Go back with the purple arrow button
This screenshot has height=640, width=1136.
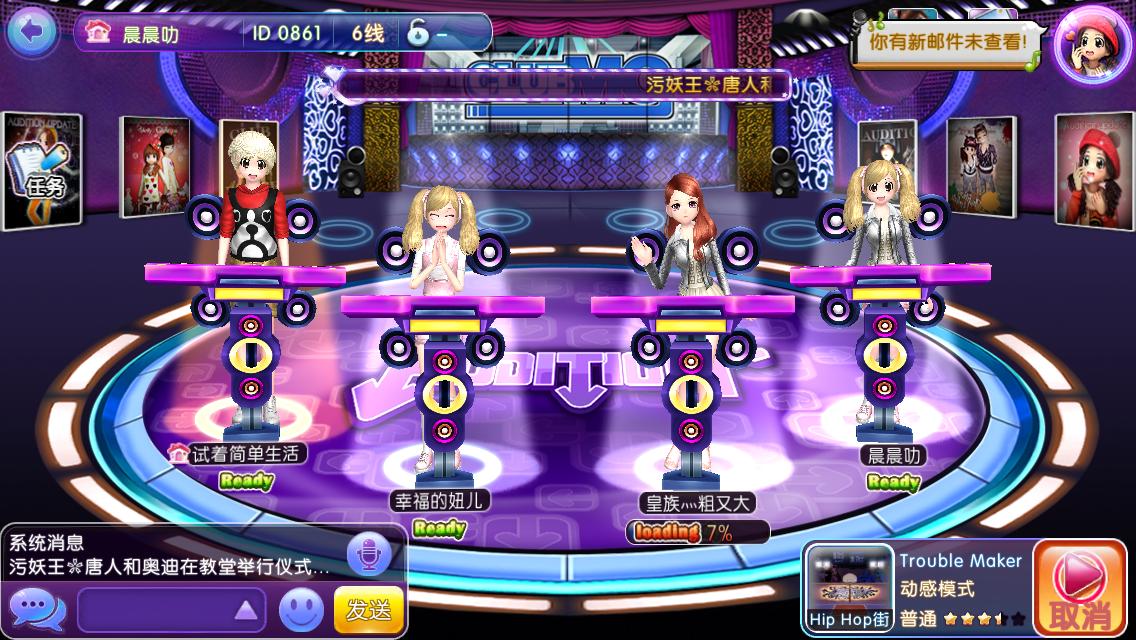[x=32, y=32]
